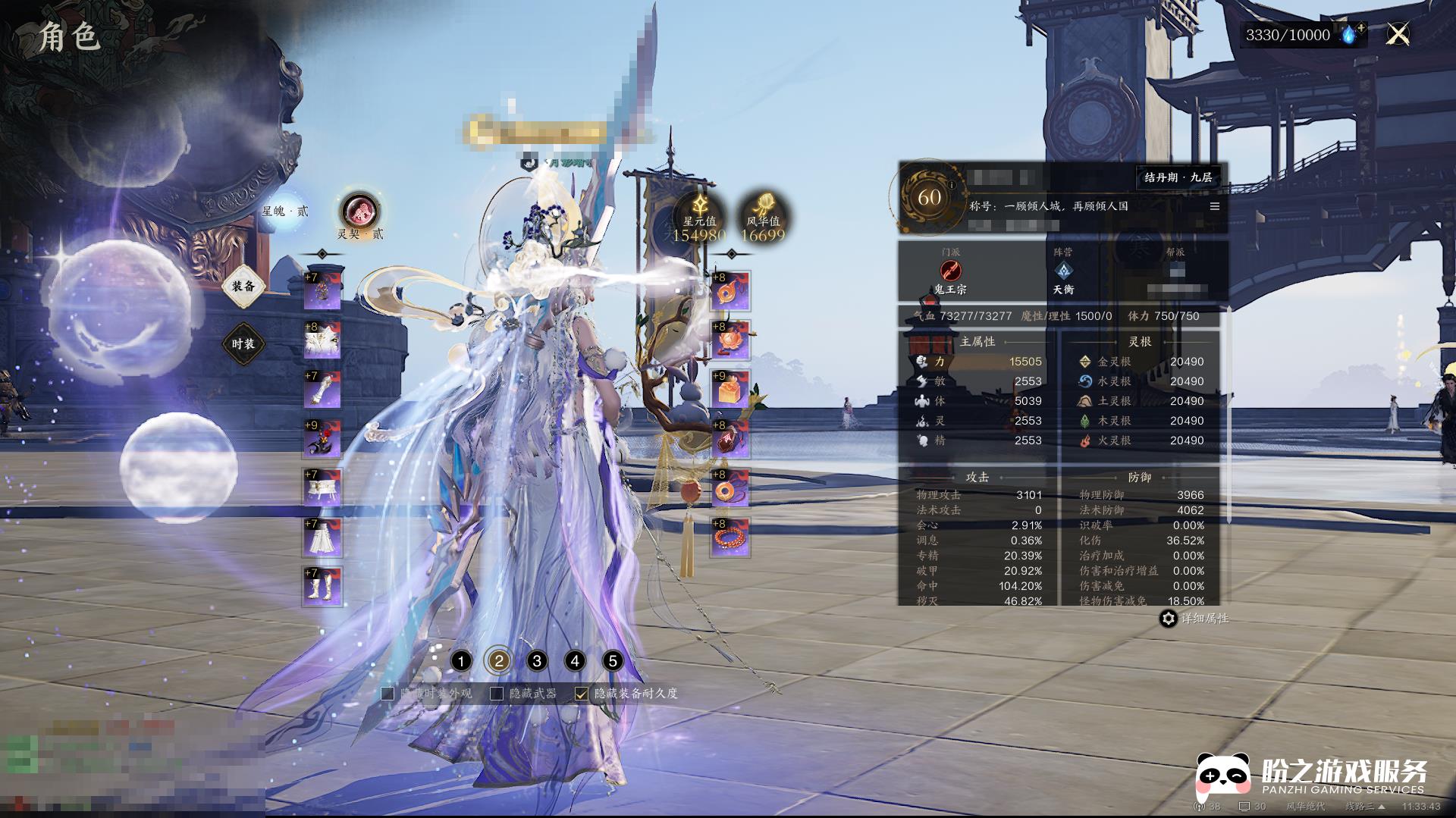Screen dimensions: 1456x818
Task: Close the character screen with the X
Action: (x=1398, y=34)
